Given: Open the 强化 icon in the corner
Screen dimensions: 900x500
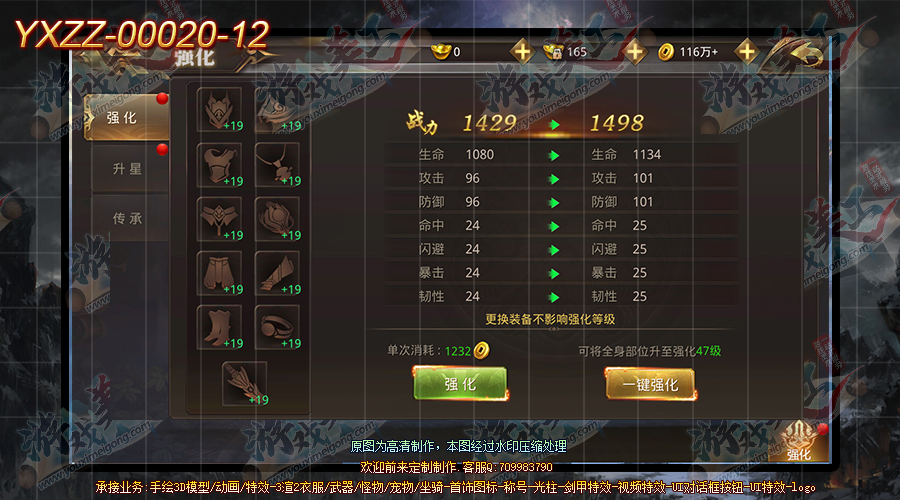Looking at the screenshot, I should [x=799, y=441].
